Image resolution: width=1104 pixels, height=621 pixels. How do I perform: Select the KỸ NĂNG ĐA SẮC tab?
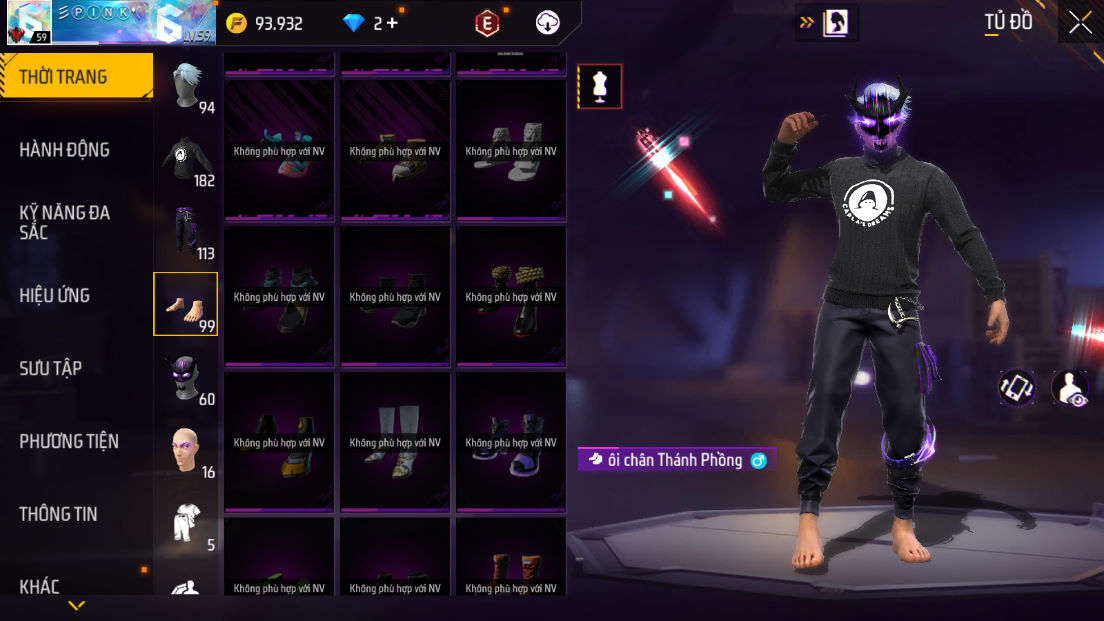tap(65, 222)
